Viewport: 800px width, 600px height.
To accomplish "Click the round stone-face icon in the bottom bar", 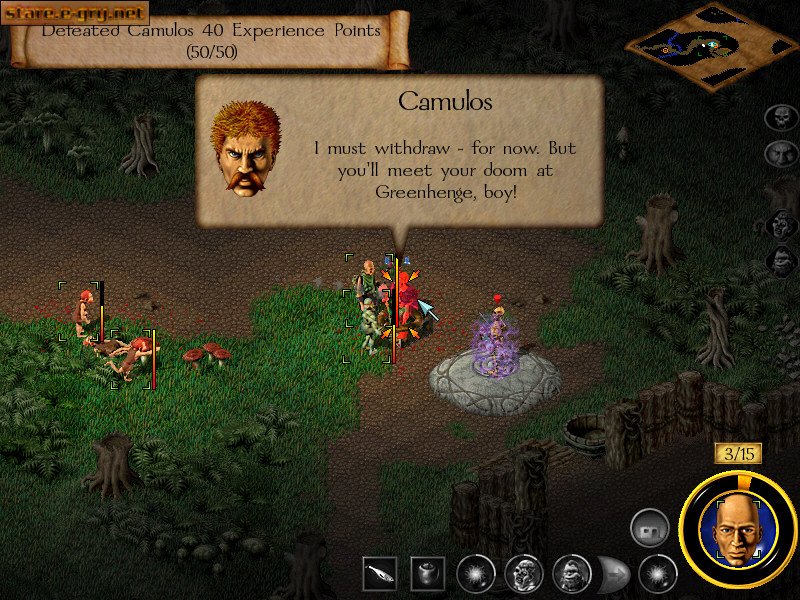I will pos(523,573).
